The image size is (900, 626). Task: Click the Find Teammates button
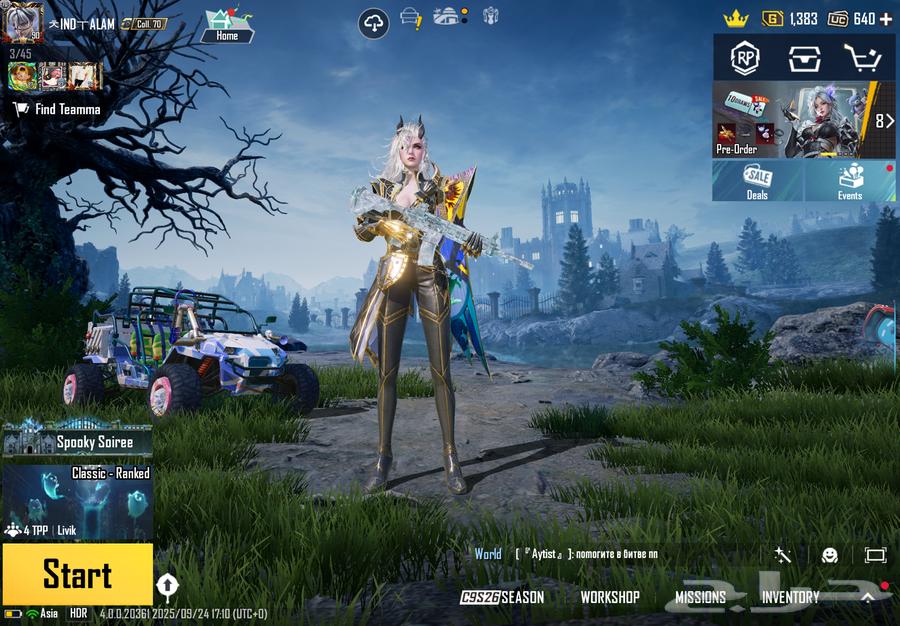[57, 109]
